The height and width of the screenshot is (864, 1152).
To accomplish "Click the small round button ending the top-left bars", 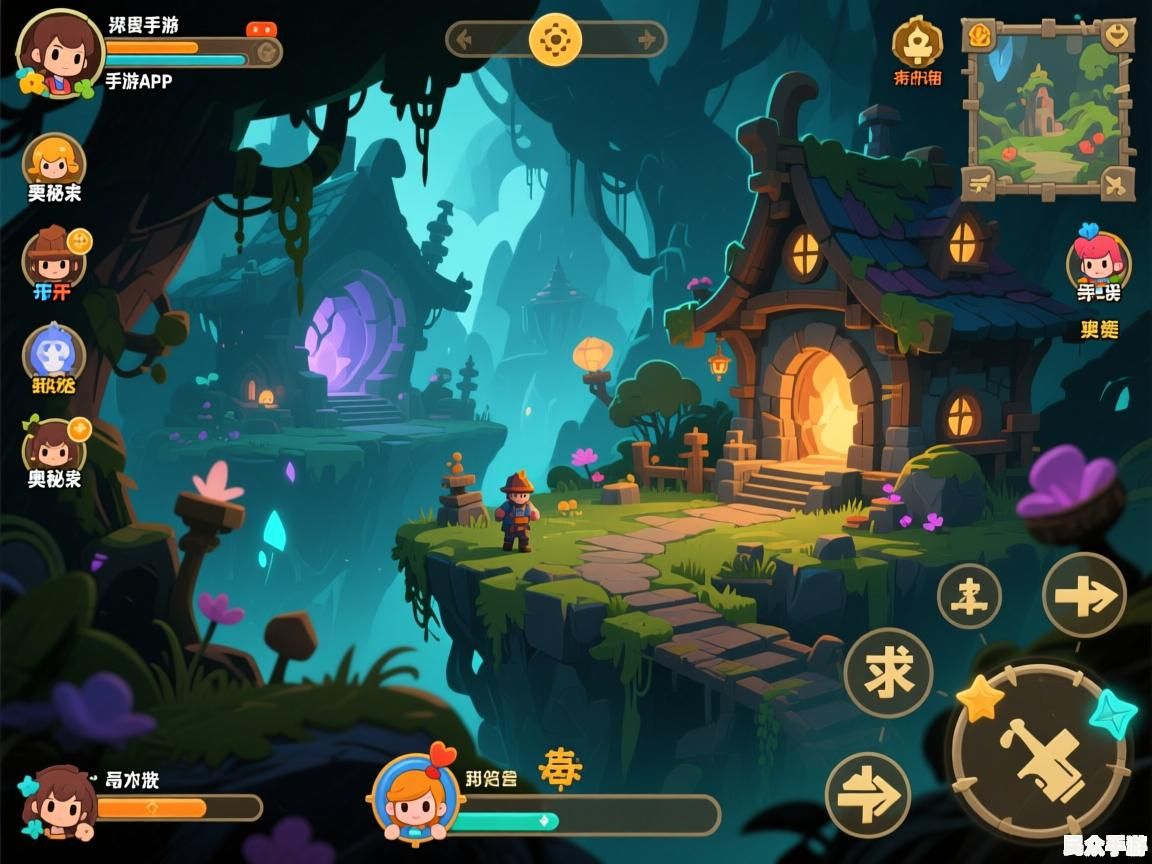I will click(265, 52).
